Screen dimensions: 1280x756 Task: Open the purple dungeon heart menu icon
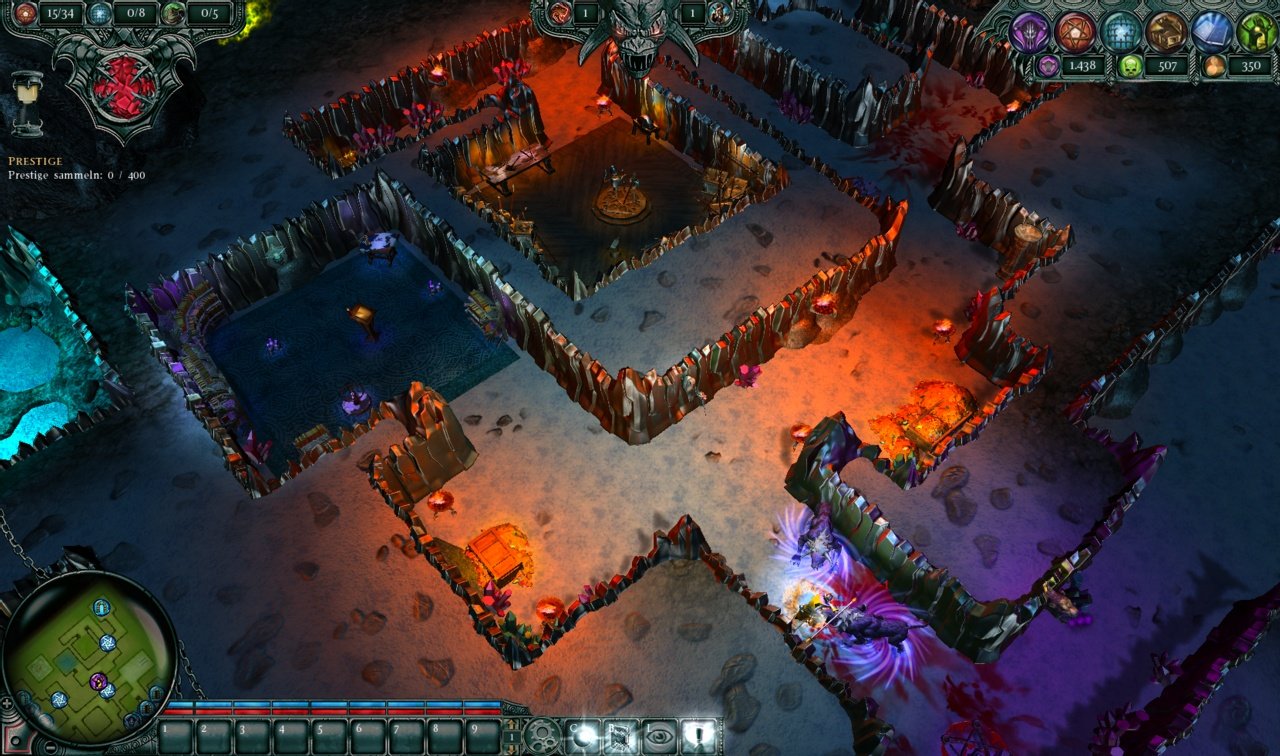point(1030,30)
